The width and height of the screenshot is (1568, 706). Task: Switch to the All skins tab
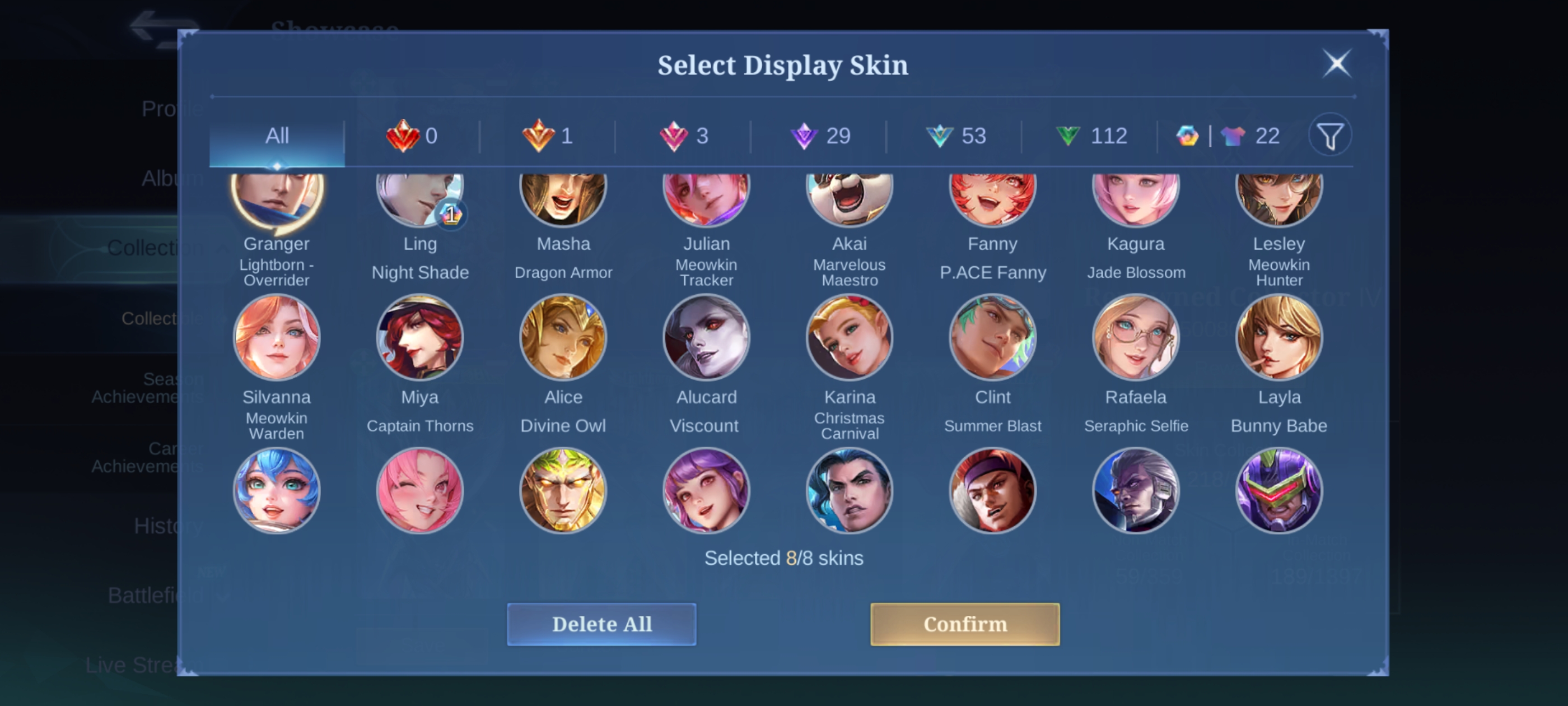click(x=277, y=136)
